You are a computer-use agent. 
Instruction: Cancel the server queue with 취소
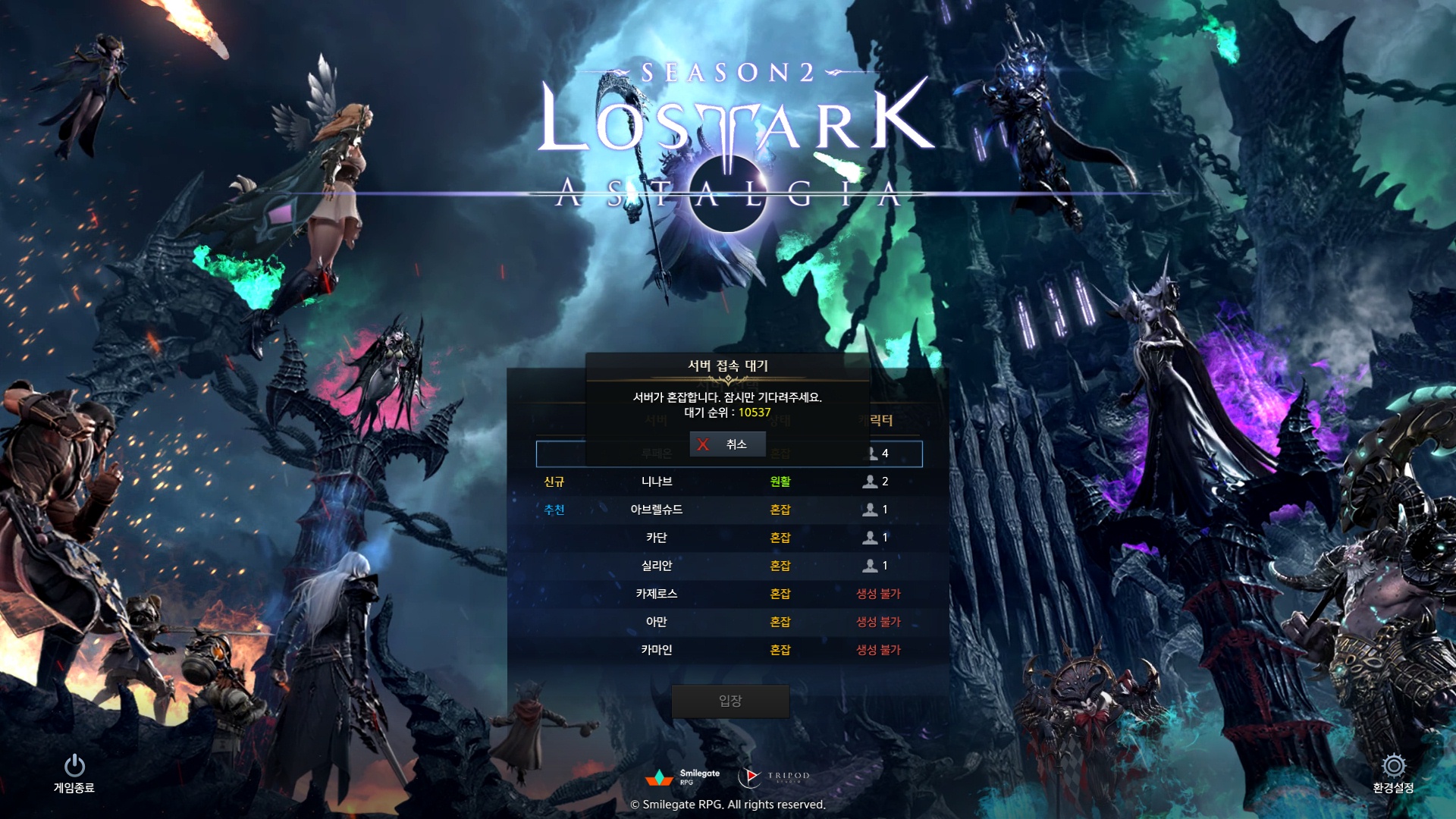(727, 444)
